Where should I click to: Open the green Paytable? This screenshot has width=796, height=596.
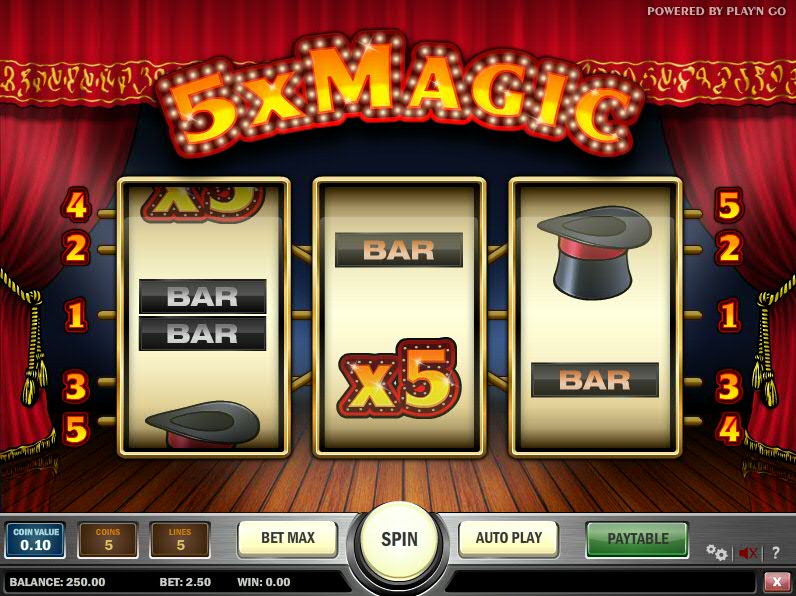click(x=637, y=539)
